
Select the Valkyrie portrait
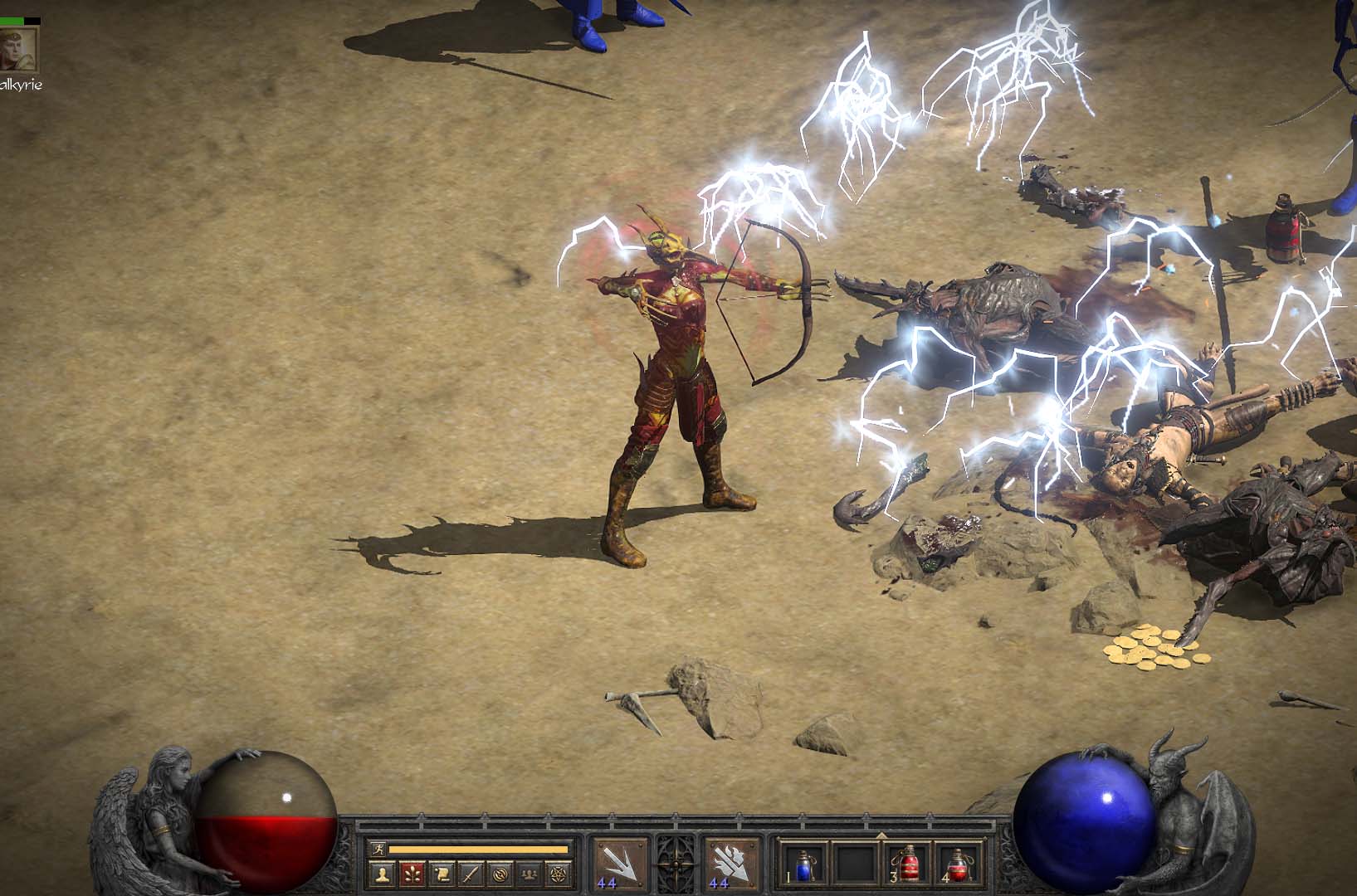[x=18, y=49]
